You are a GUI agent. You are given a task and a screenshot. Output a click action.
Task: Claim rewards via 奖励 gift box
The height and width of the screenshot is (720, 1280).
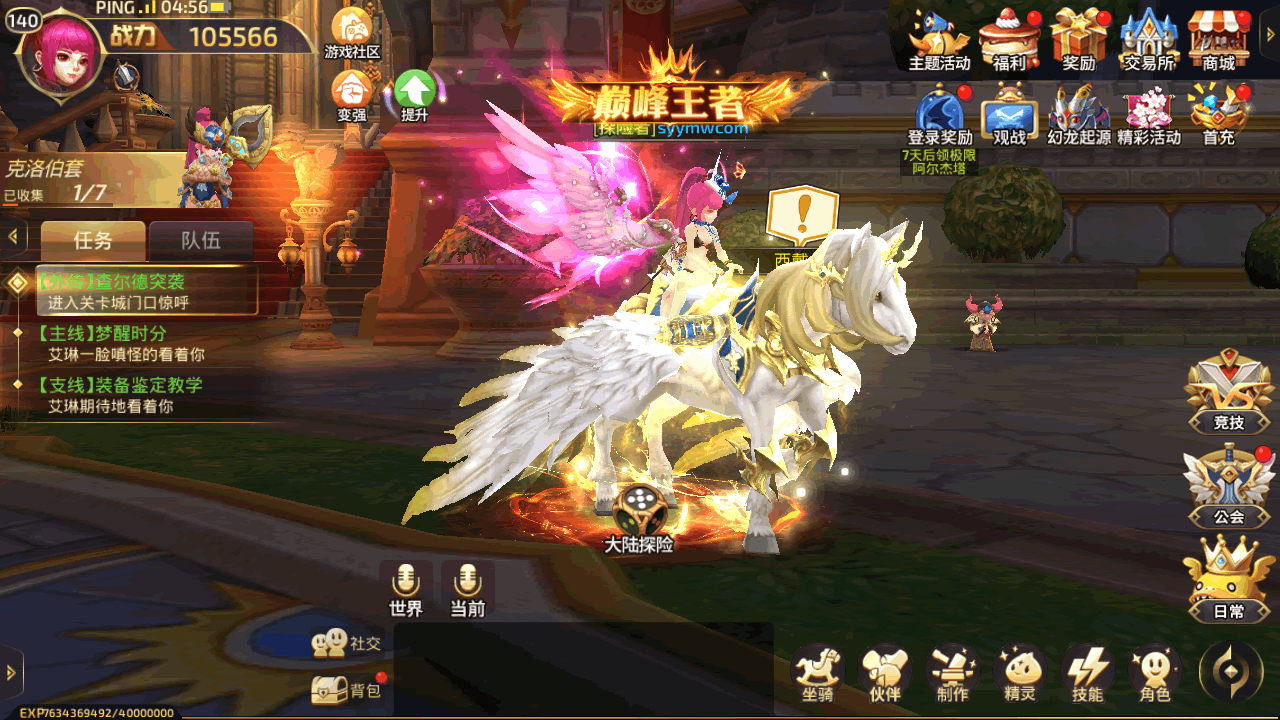click(1079, 38)
